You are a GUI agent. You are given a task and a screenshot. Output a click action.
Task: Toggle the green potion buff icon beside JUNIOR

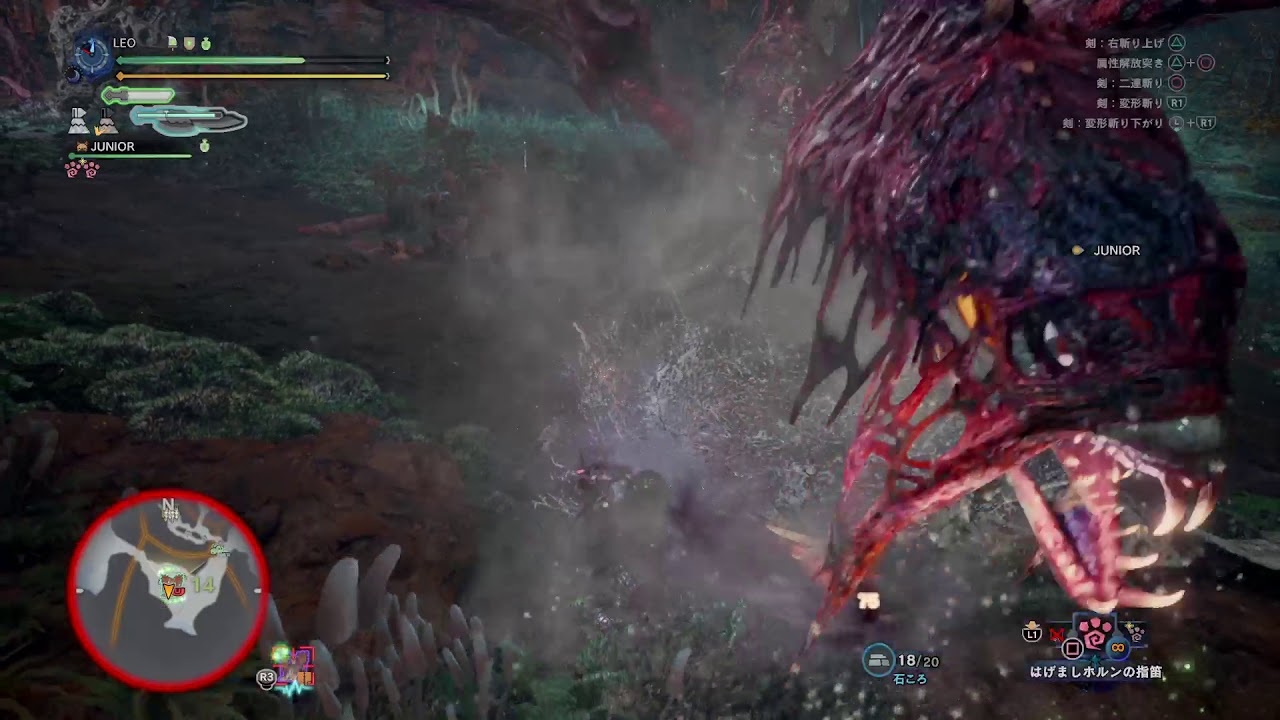[x=204, y=146]
